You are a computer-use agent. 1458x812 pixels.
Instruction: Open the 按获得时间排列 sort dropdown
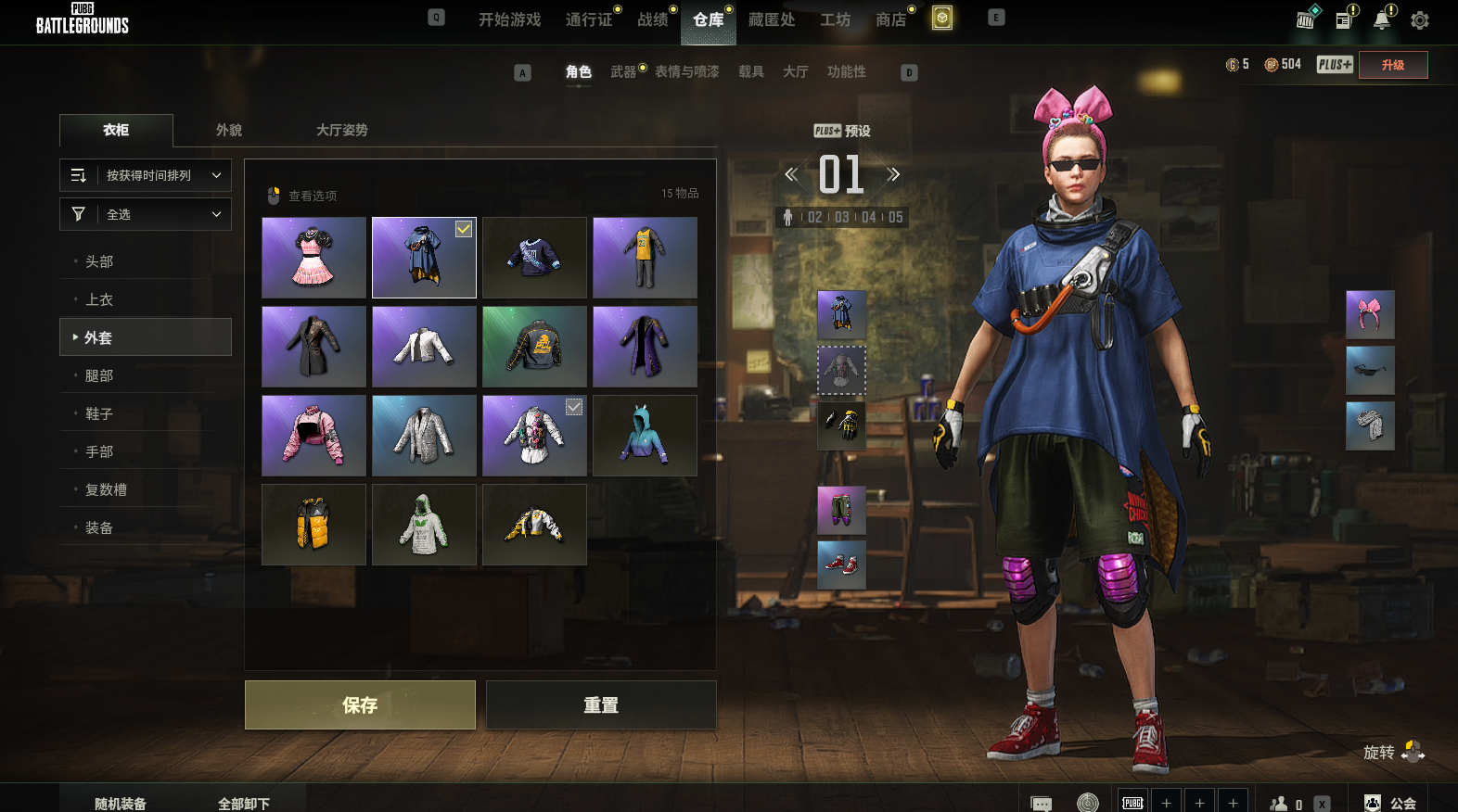[146, 175]
